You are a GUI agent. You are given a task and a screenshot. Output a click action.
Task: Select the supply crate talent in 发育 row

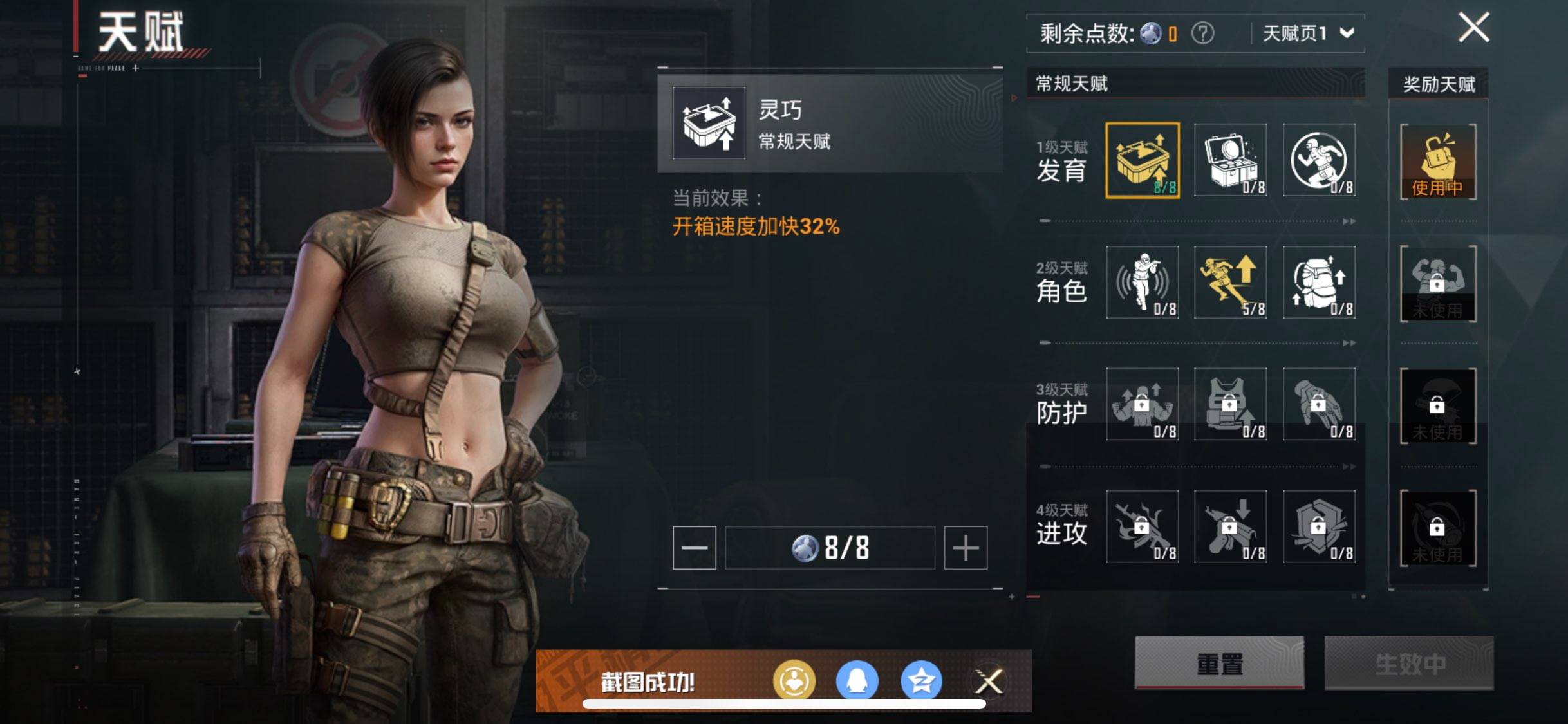1231,159
